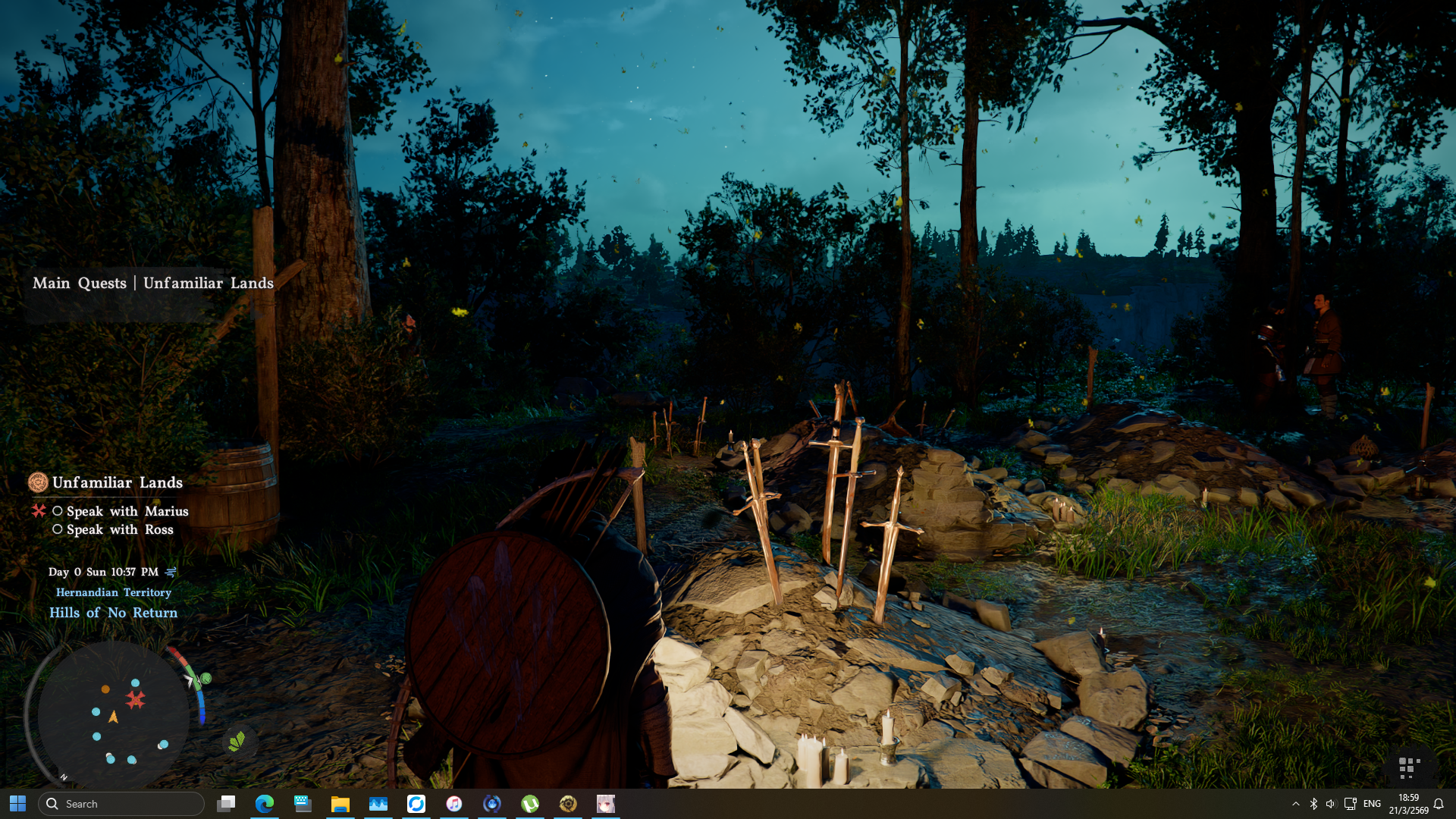Click the Main Quests banner notification

click(152, 283)
